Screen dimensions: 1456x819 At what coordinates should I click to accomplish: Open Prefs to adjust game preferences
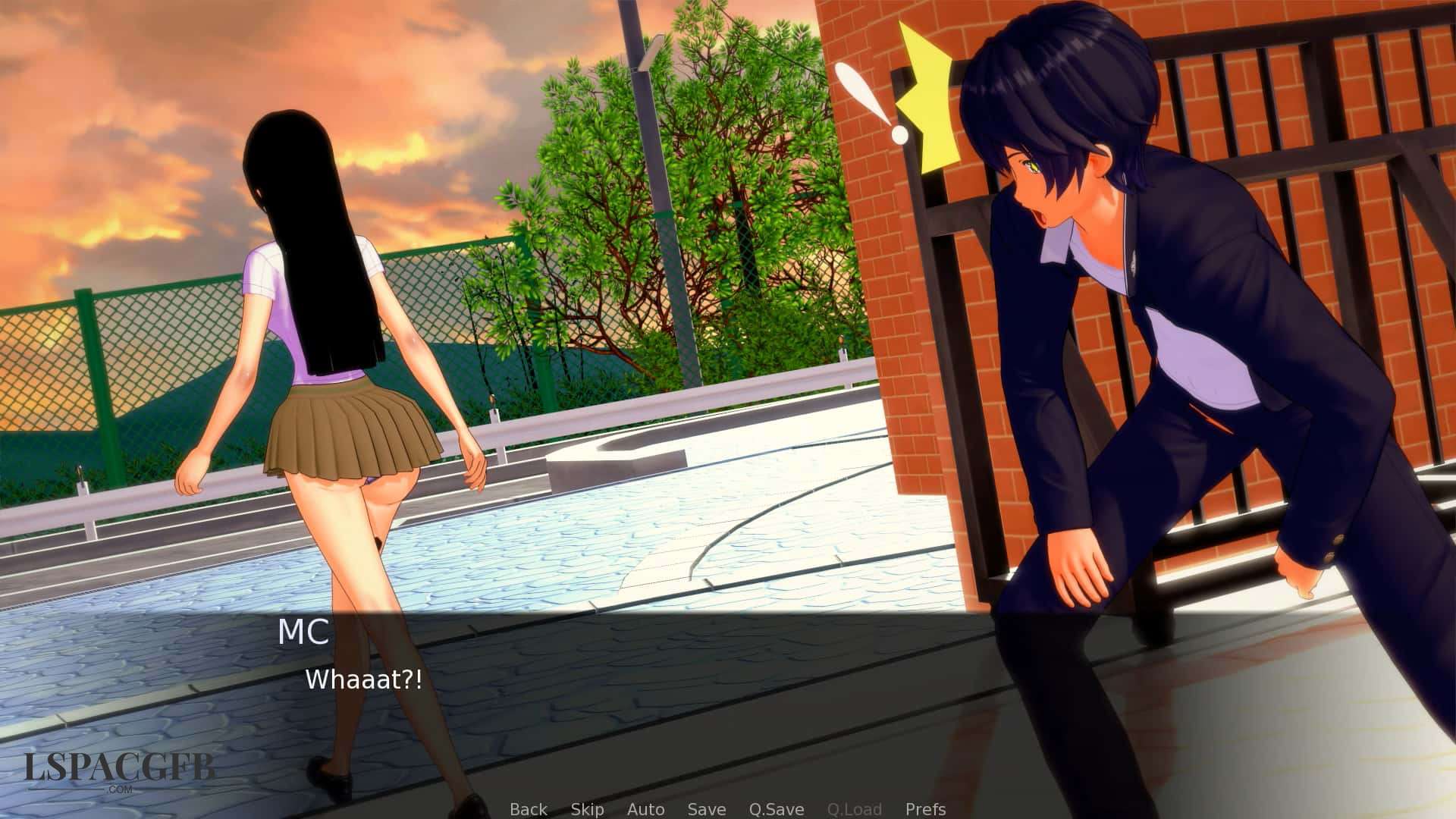(x=925, y=809)
